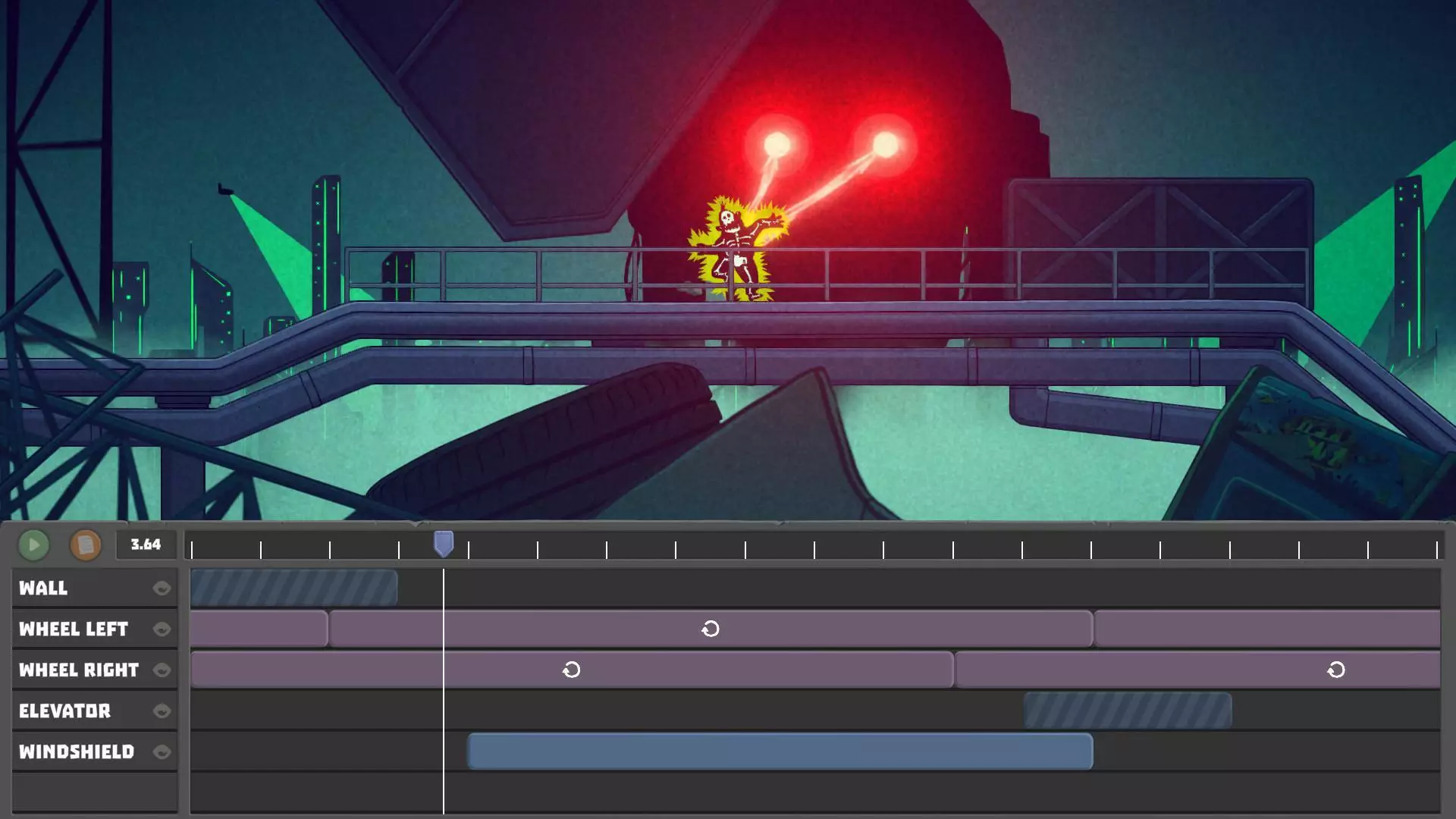Click the loop icon on the first Wheel Right clip
The height and width of the screenshot is (819, 1456).
[571, 670]
